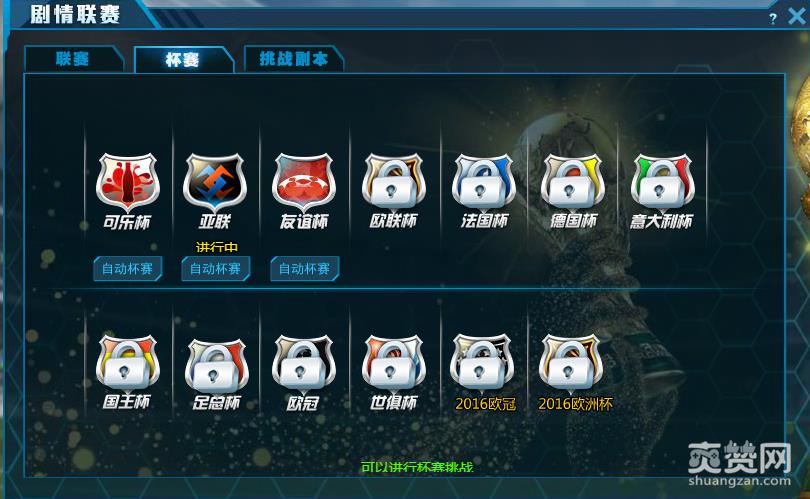Viewport: 810px width, 499px height.
Task: Select the locked 世俱杯 badge
Action: click(394, 362)
